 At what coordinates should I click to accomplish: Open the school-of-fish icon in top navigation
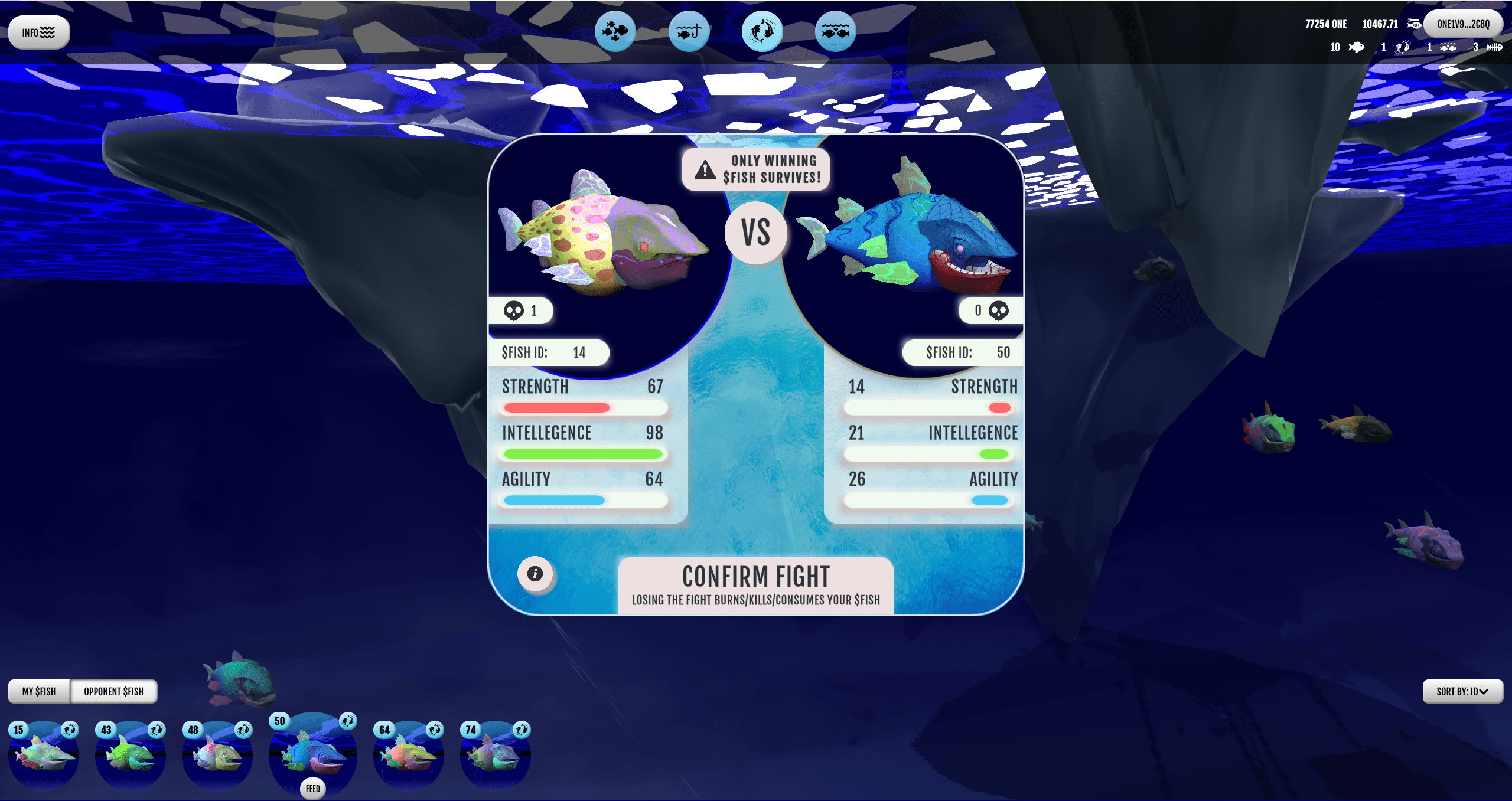click(616, 32)
